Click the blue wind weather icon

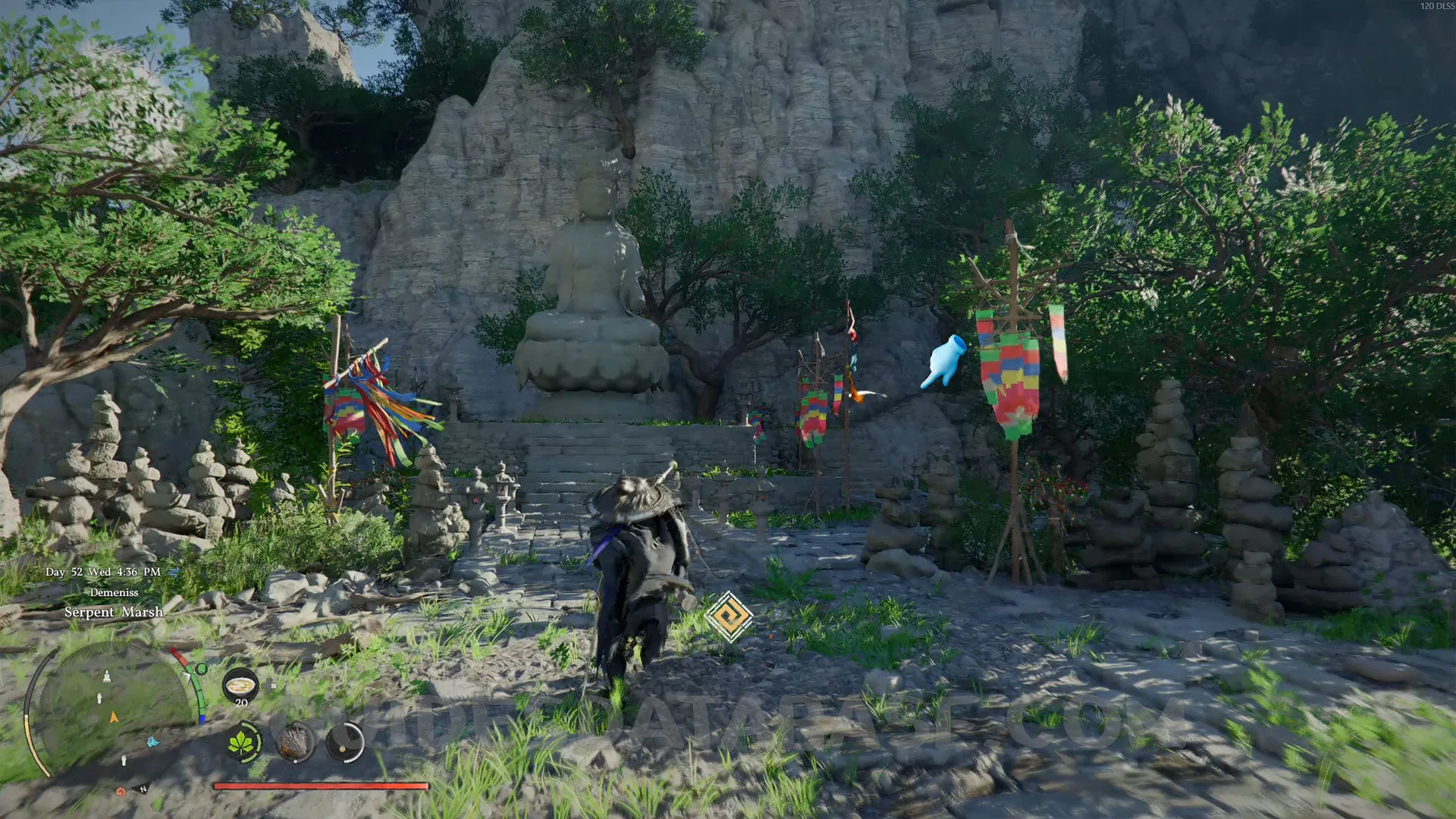(174, 572)
